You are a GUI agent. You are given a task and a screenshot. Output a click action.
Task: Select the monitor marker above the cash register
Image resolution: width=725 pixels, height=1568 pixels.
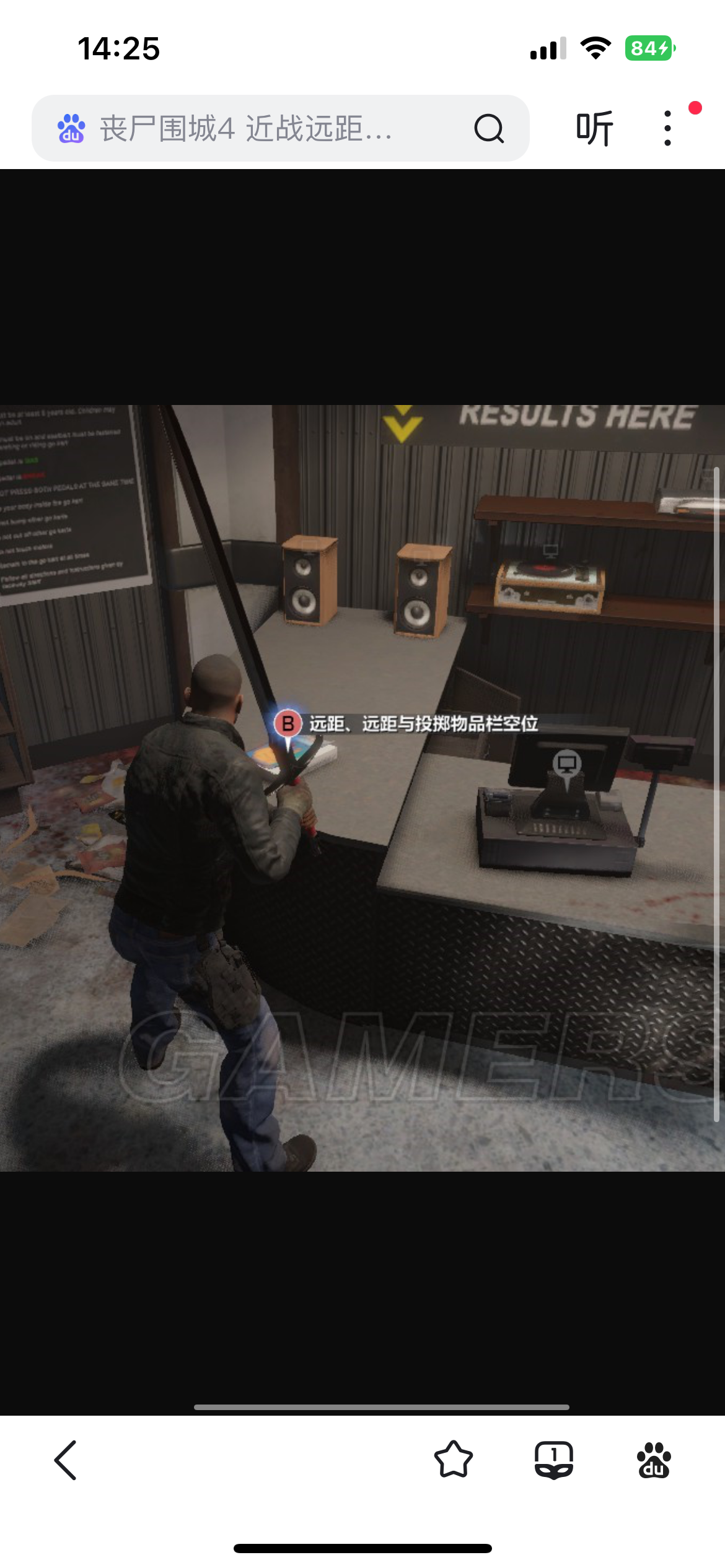pyautogui.click(x=567, y=764)
